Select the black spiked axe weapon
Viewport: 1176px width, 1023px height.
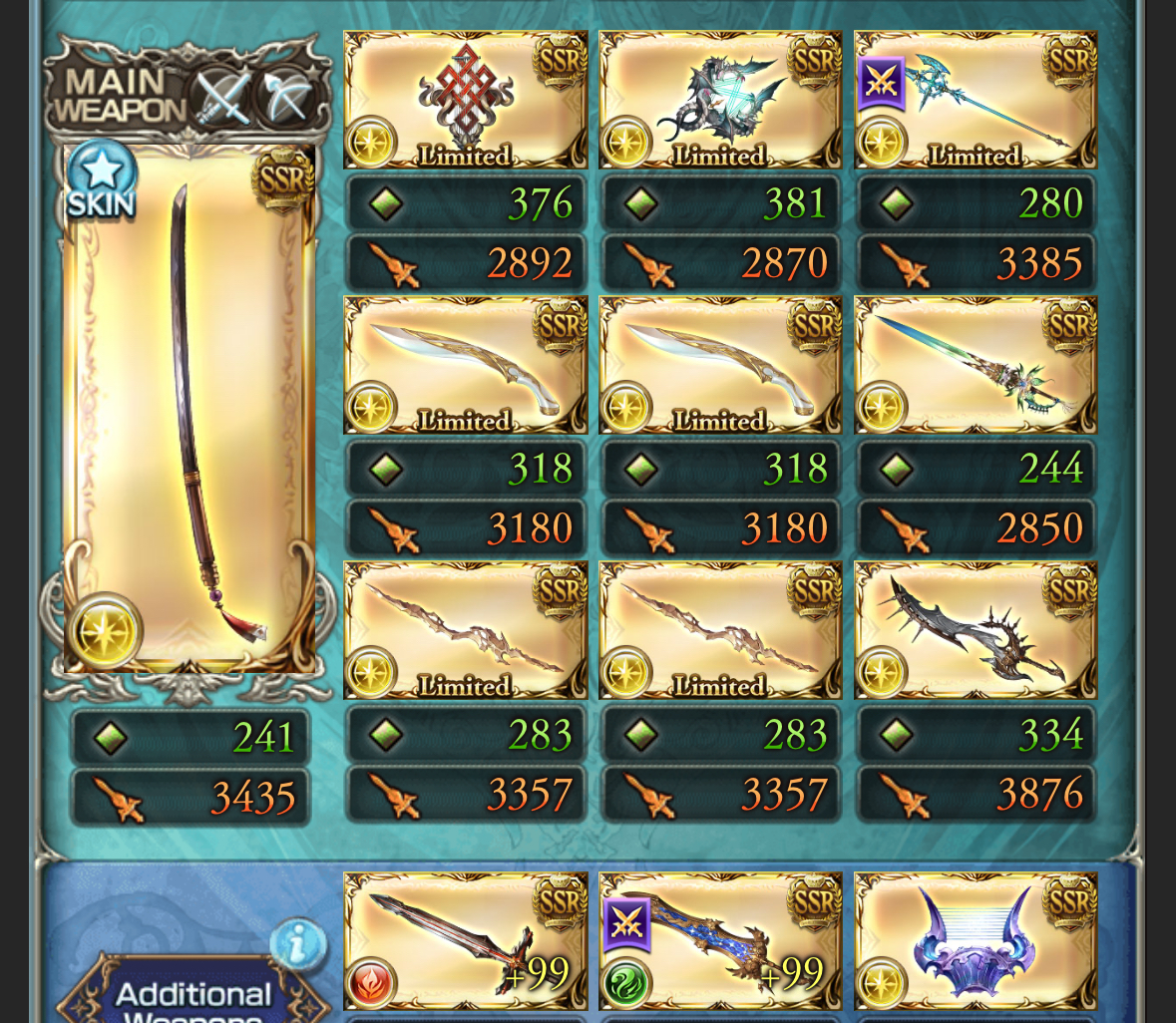point(976,630)
